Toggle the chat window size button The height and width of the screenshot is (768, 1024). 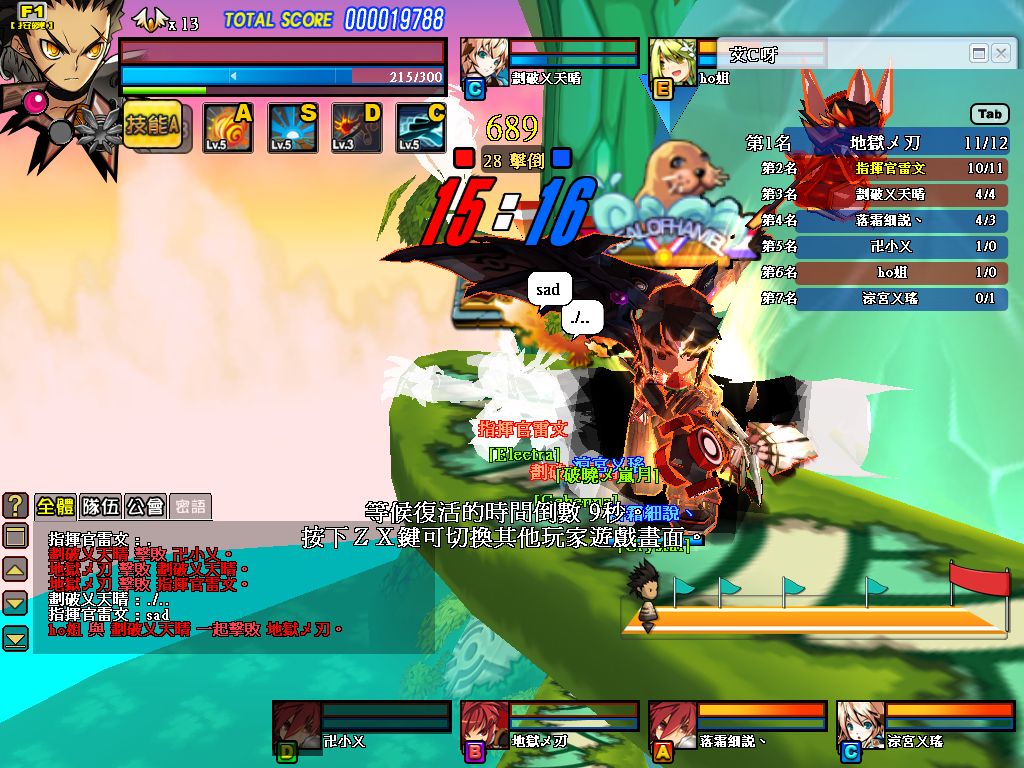click(15, 536)
